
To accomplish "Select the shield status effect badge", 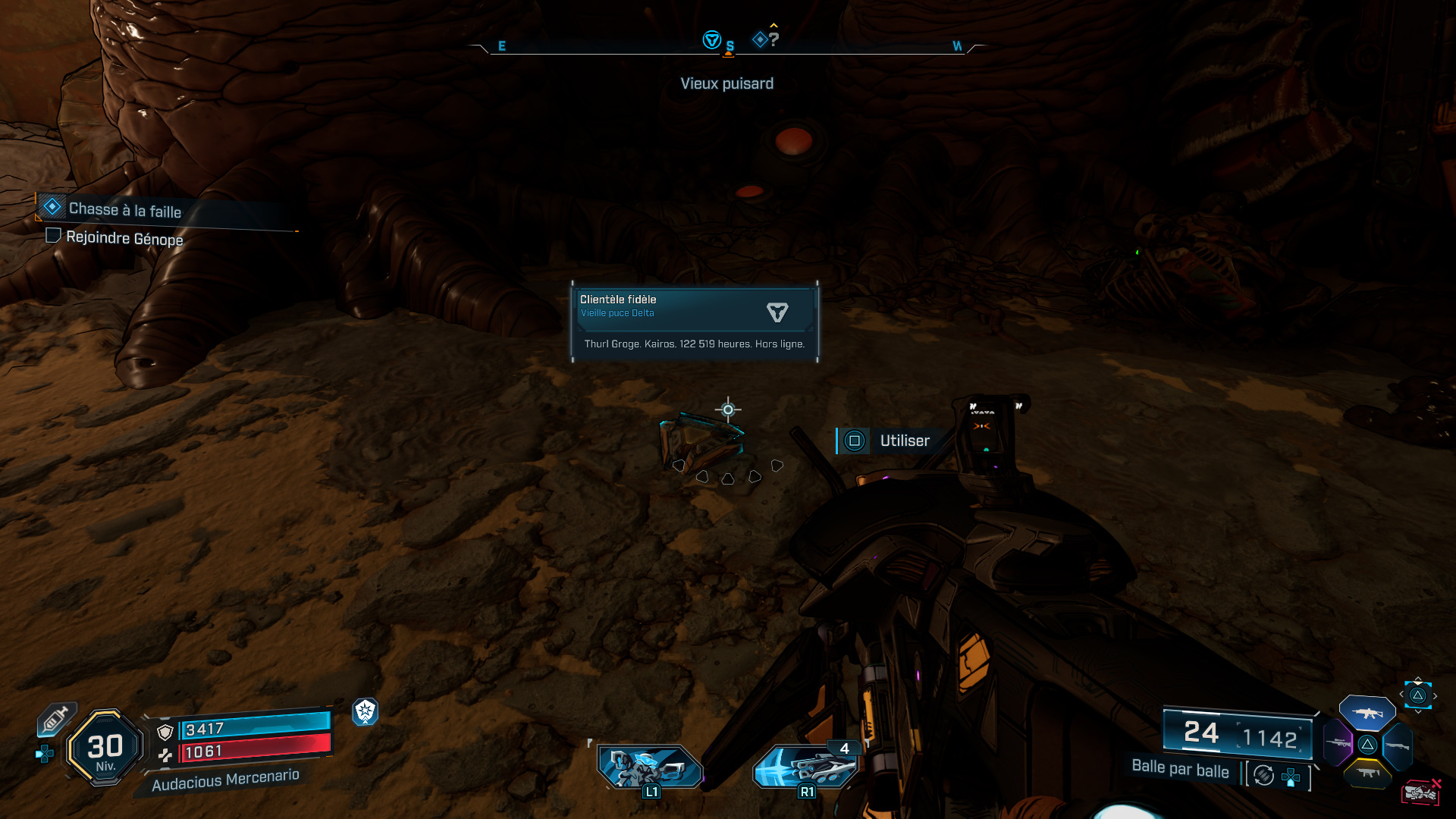I will [x=365, y=711].
